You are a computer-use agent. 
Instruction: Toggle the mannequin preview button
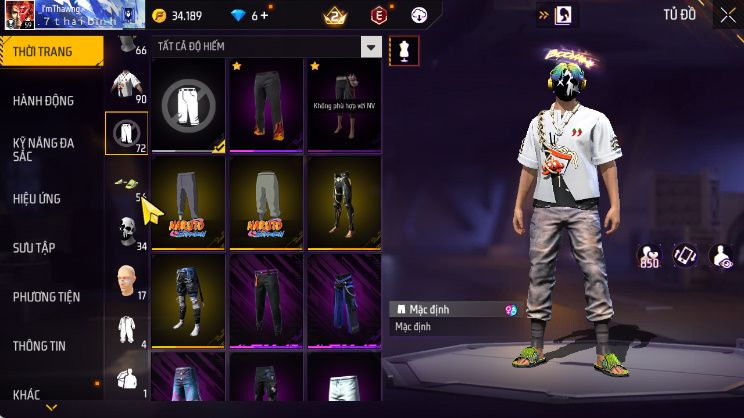tap(404, 50)
